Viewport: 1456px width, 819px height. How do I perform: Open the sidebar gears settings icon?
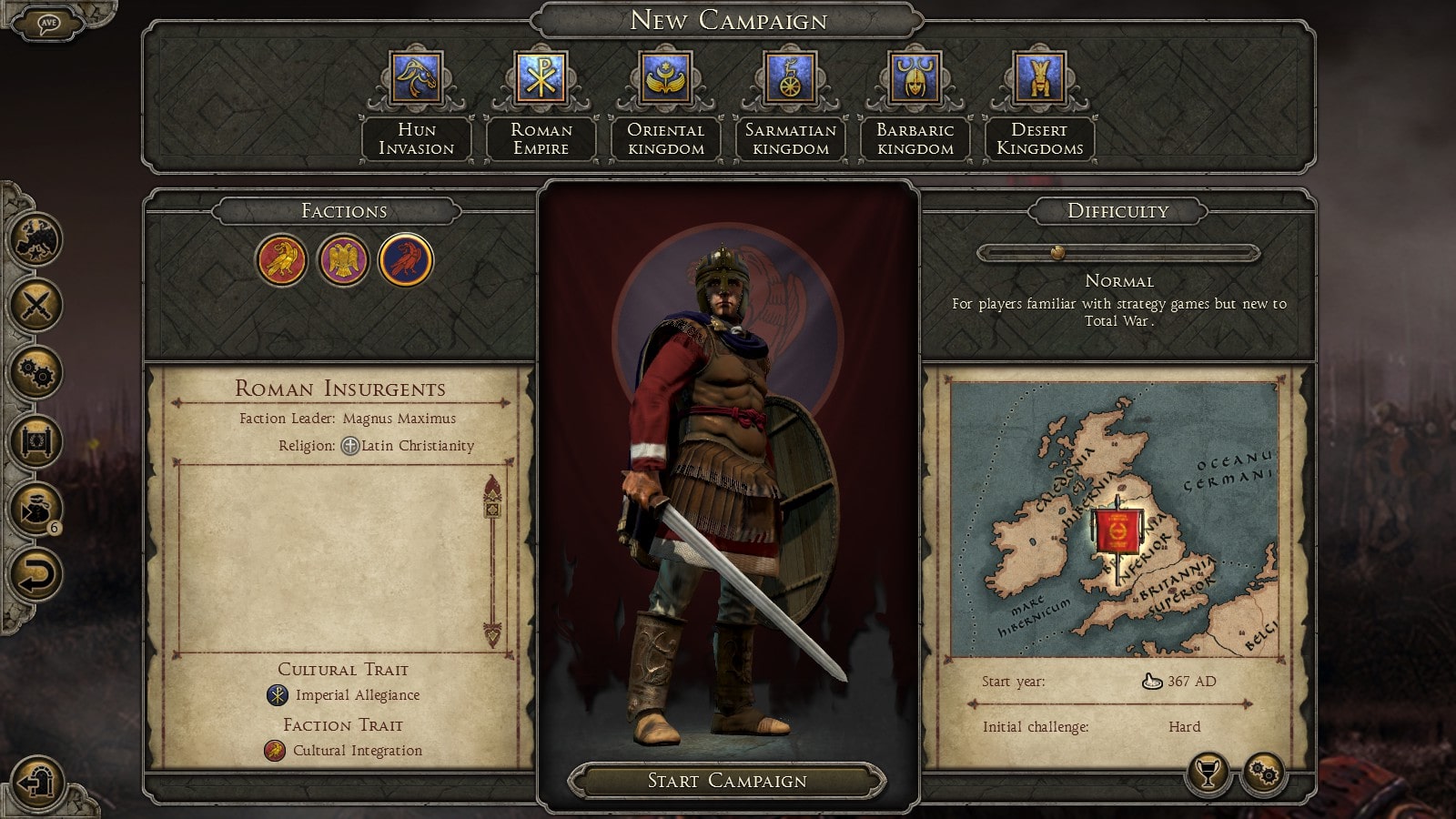pyautogui.click(x=36, y=373)
